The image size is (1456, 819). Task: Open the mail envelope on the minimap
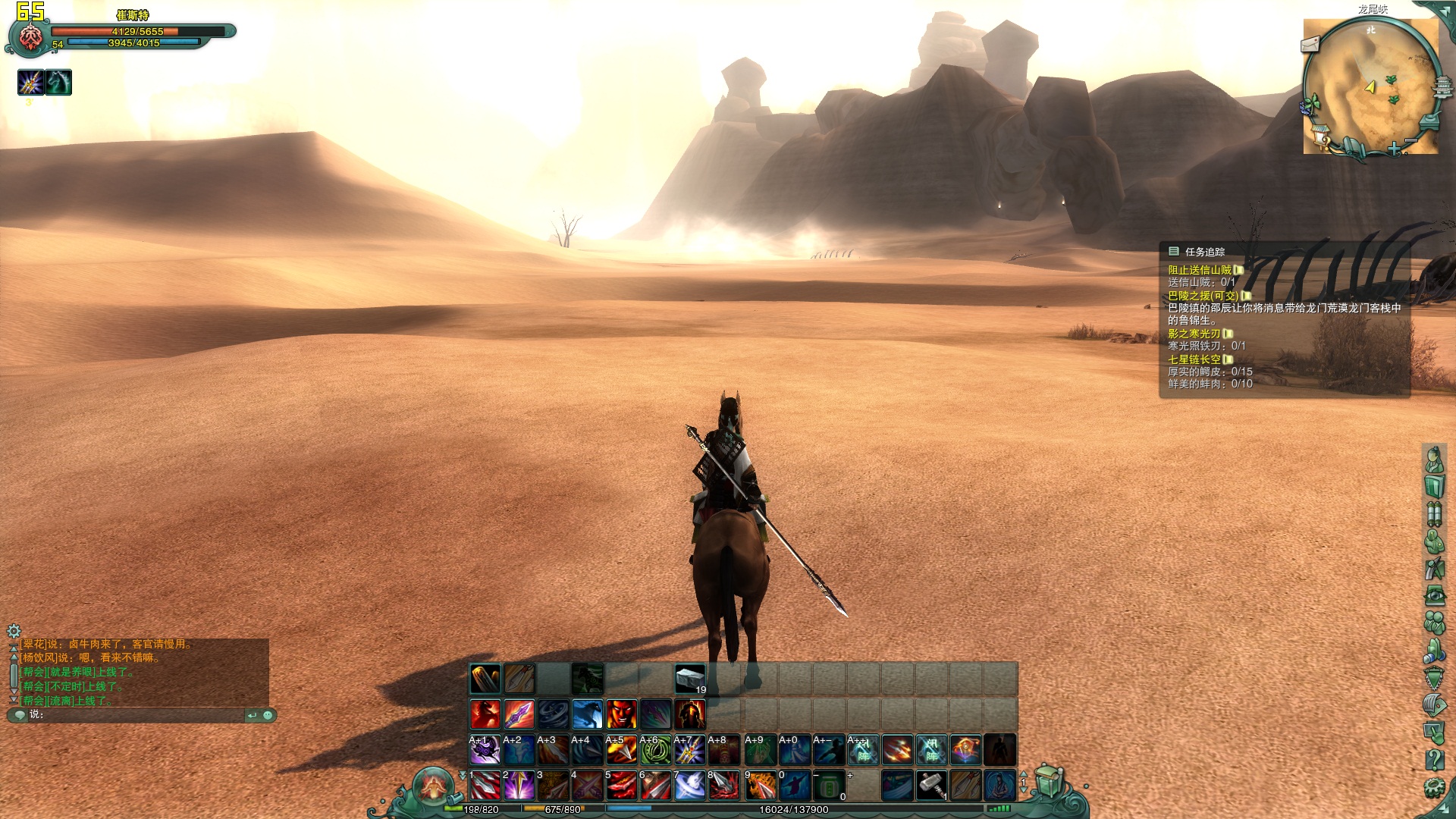[1310, 45]
